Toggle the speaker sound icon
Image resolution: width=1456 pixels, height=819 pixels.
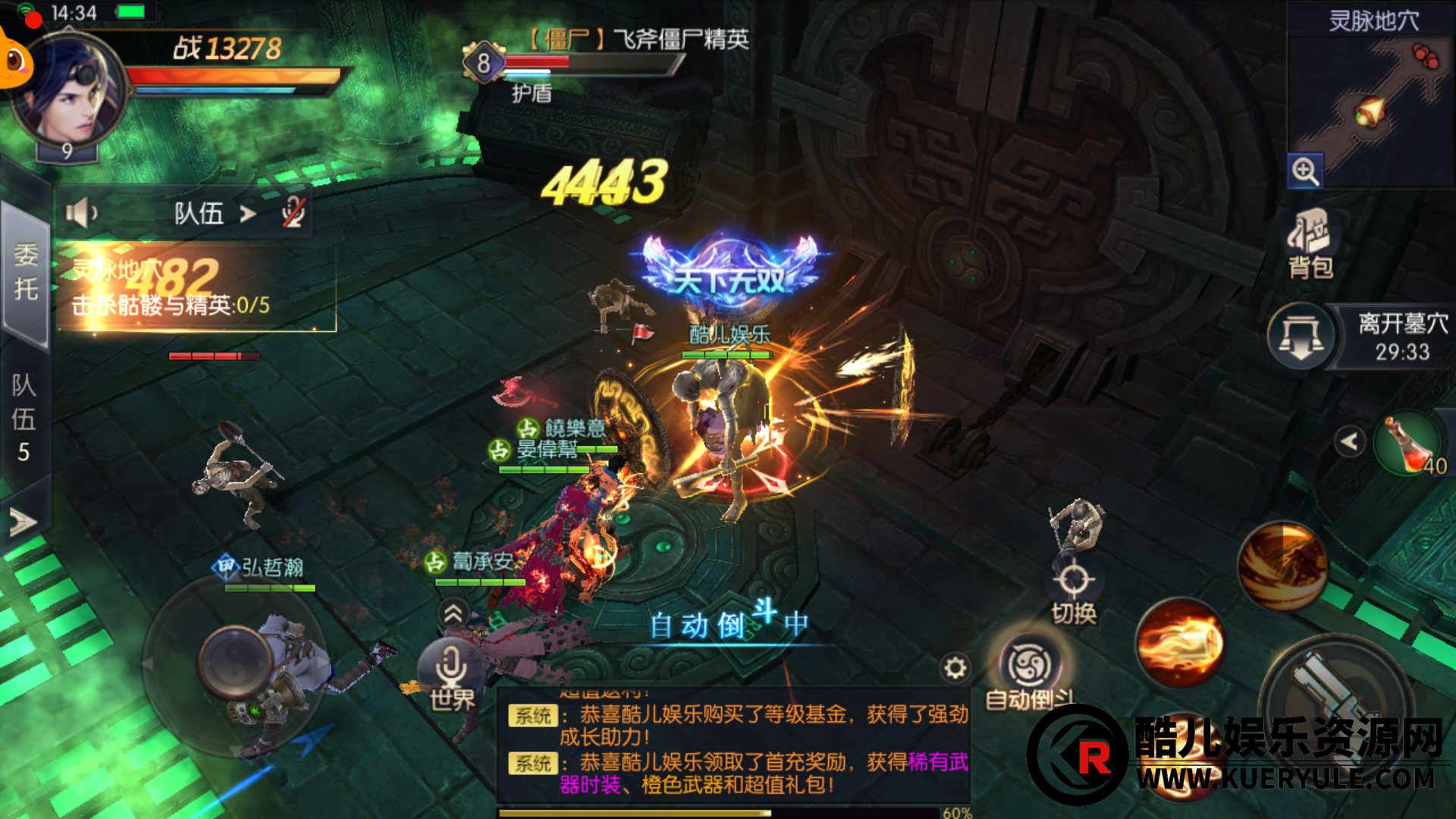coord(81,213)
